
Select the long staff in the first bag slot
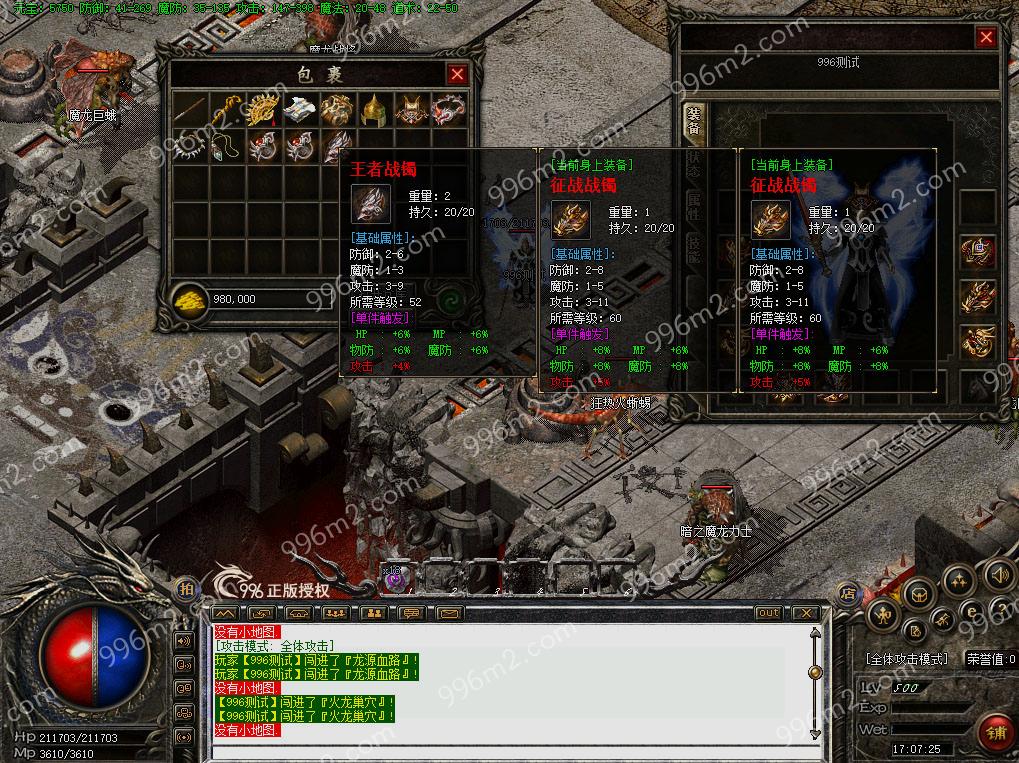190,108
